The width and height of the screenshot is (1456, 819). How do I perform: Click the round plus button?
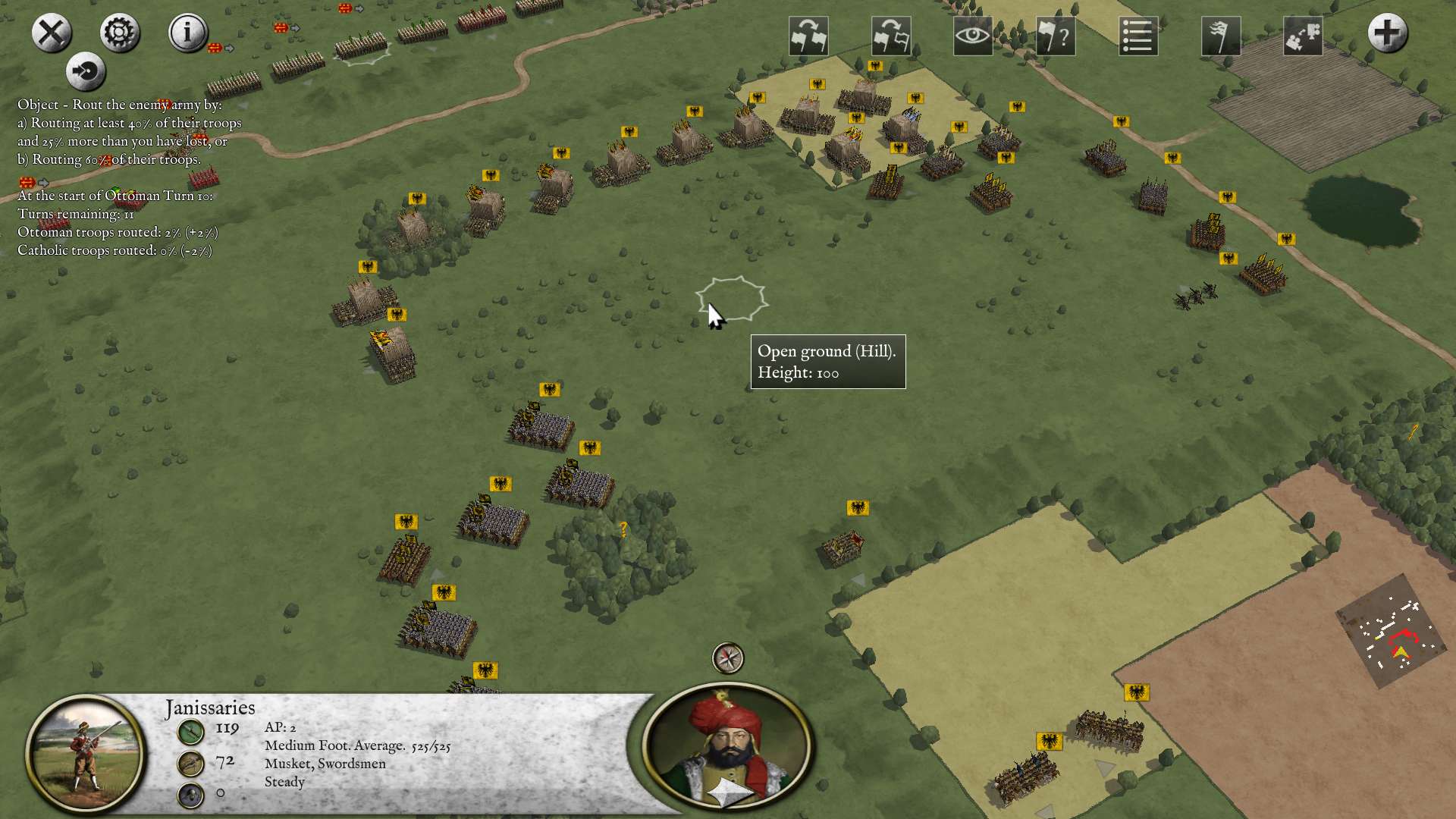(x=1388, y=33)
